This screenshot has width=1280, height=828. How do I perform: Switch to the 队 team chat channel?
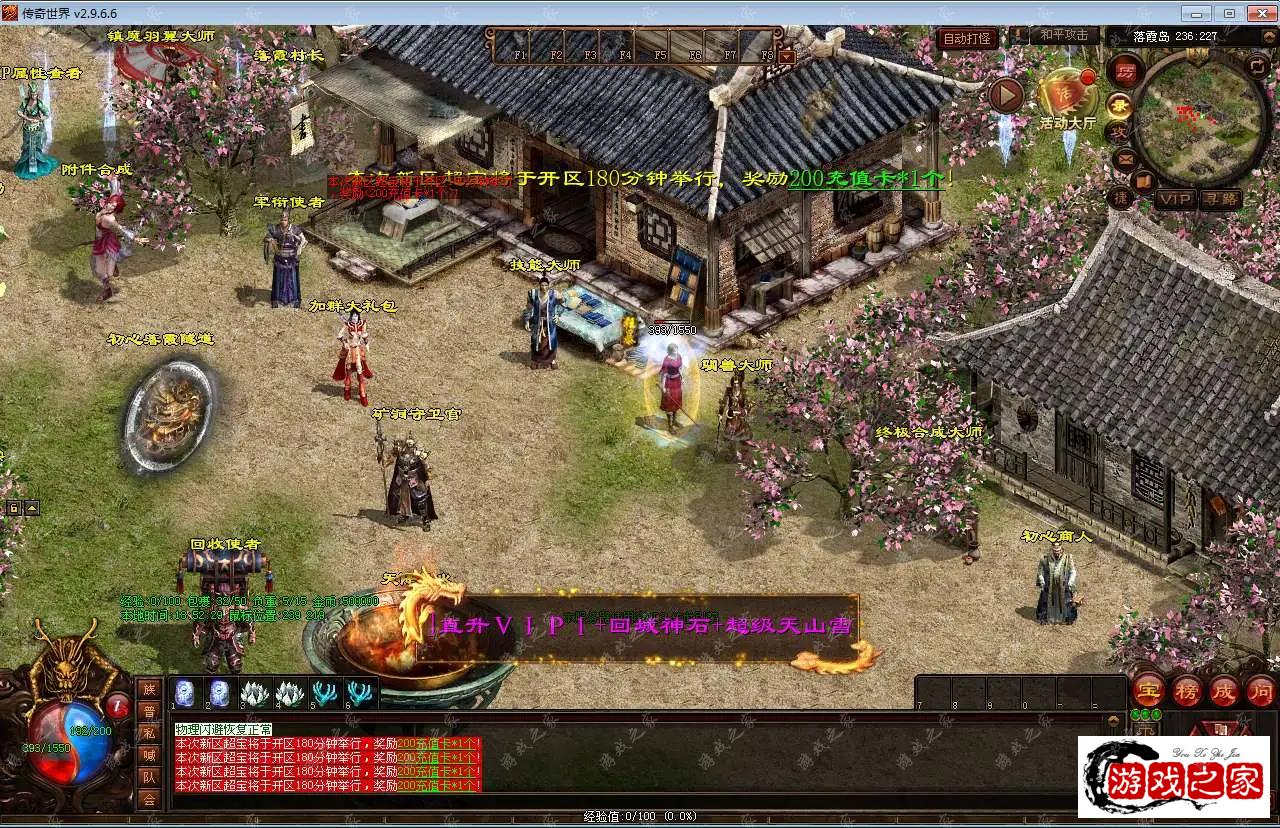tap(149, 777)
